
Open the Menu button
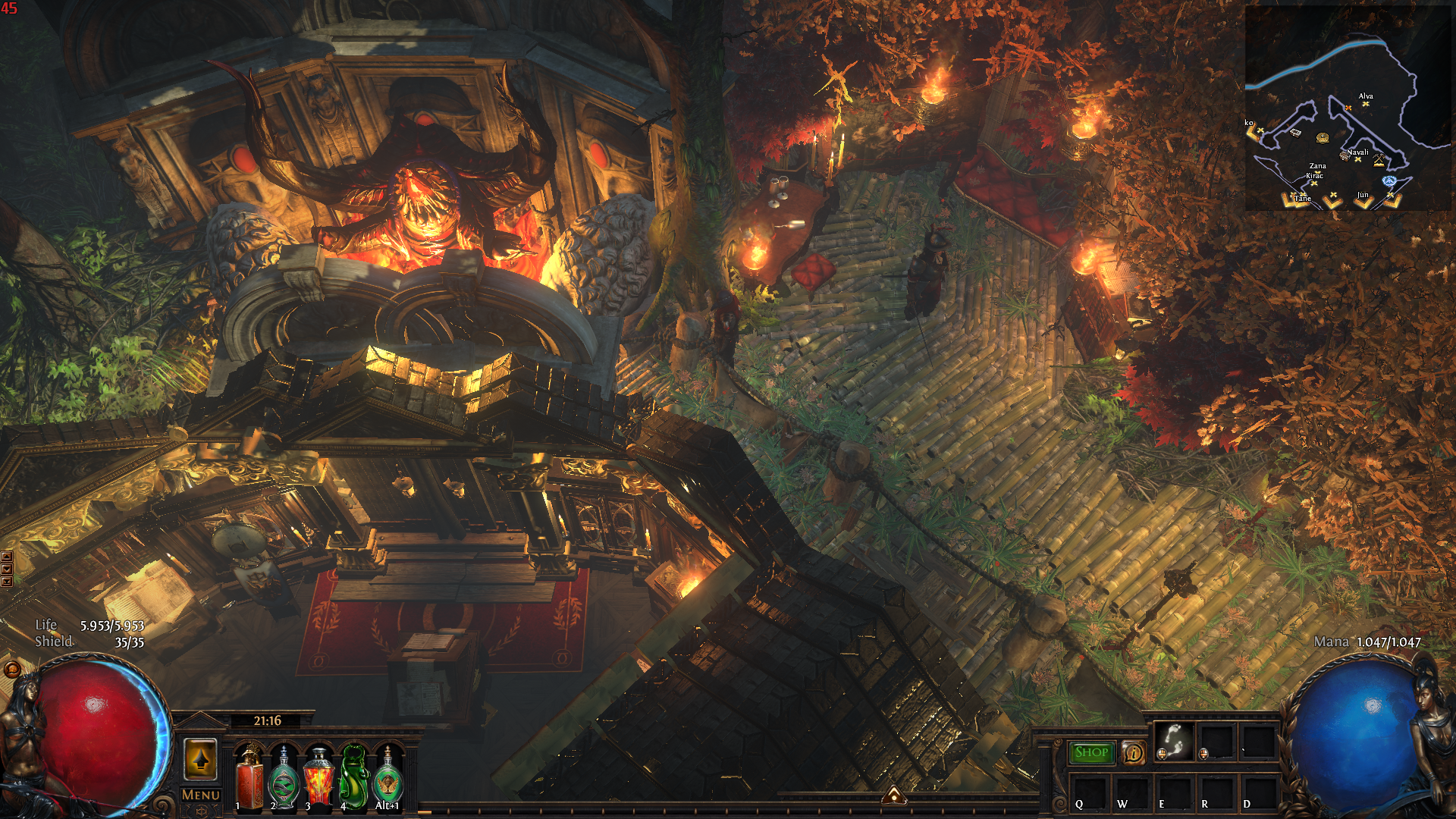[200, 795]
